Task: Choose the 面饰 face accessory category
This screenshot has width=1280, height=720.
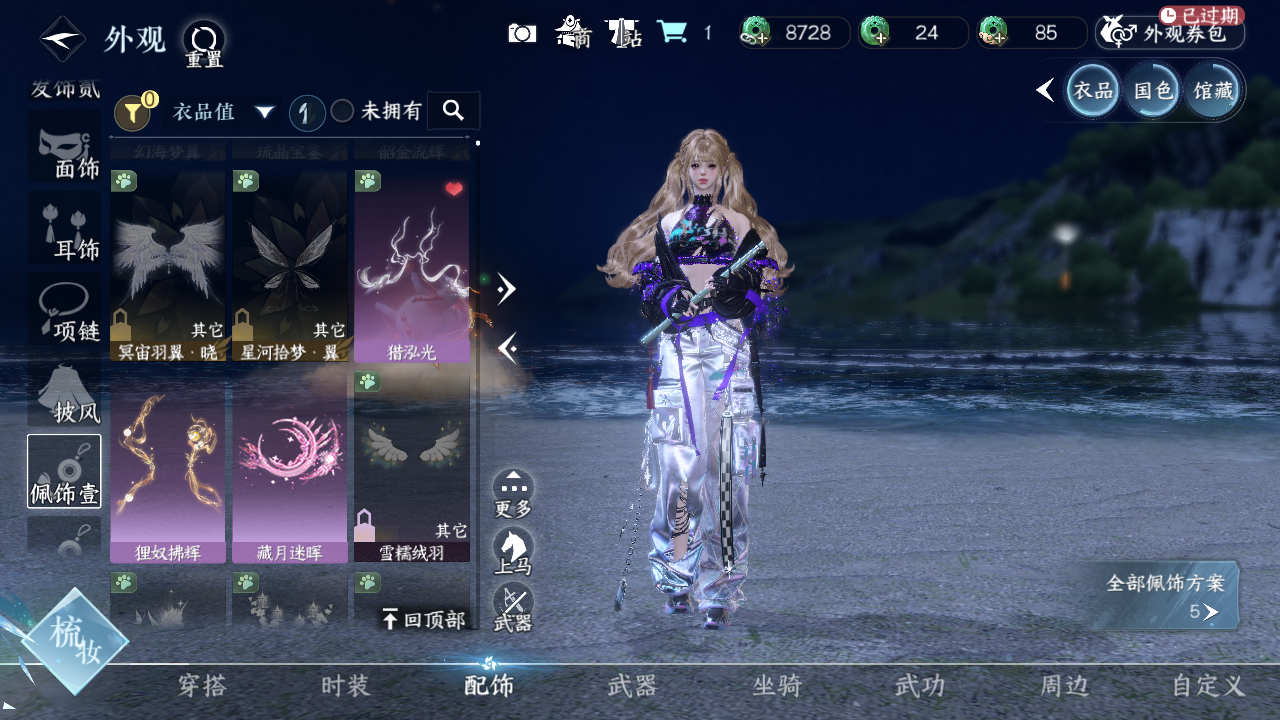Action: point(65,155)
